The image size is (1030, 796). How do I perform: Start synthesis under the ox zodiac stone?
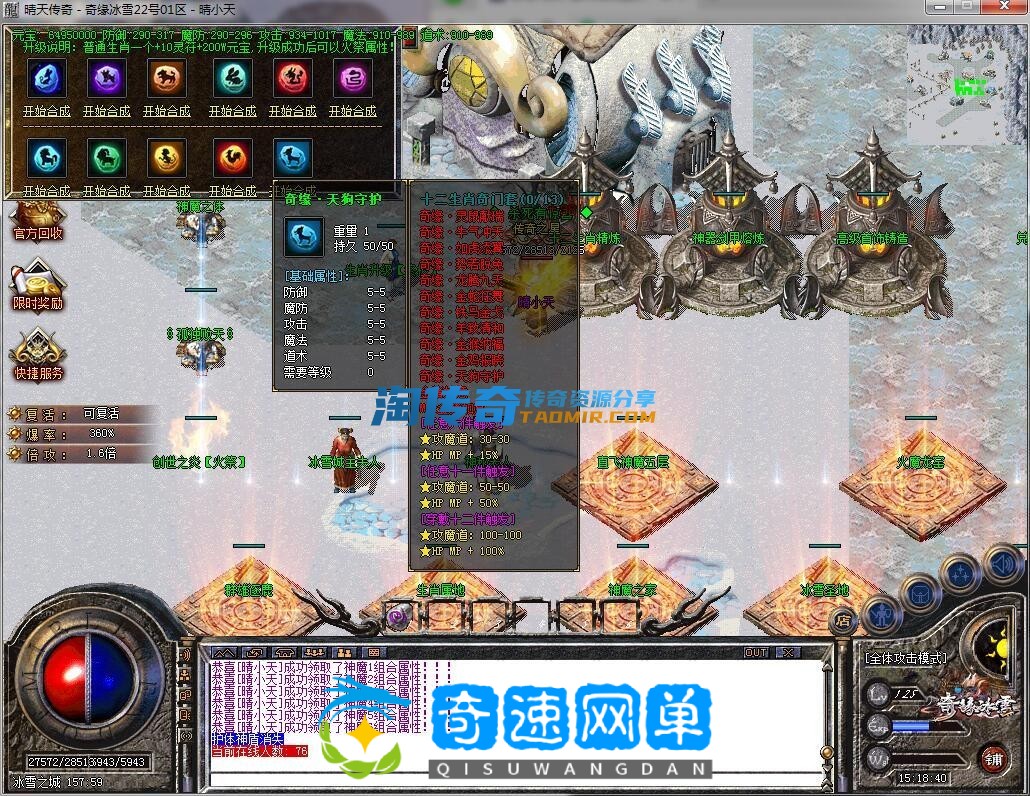tap(107, 111)
